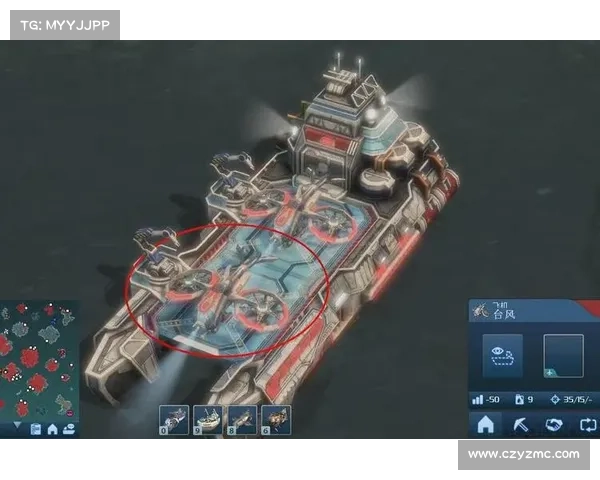600x480 pixels.
Task: Open the handshake diplomacy tab
Action: tap(553, 425)
